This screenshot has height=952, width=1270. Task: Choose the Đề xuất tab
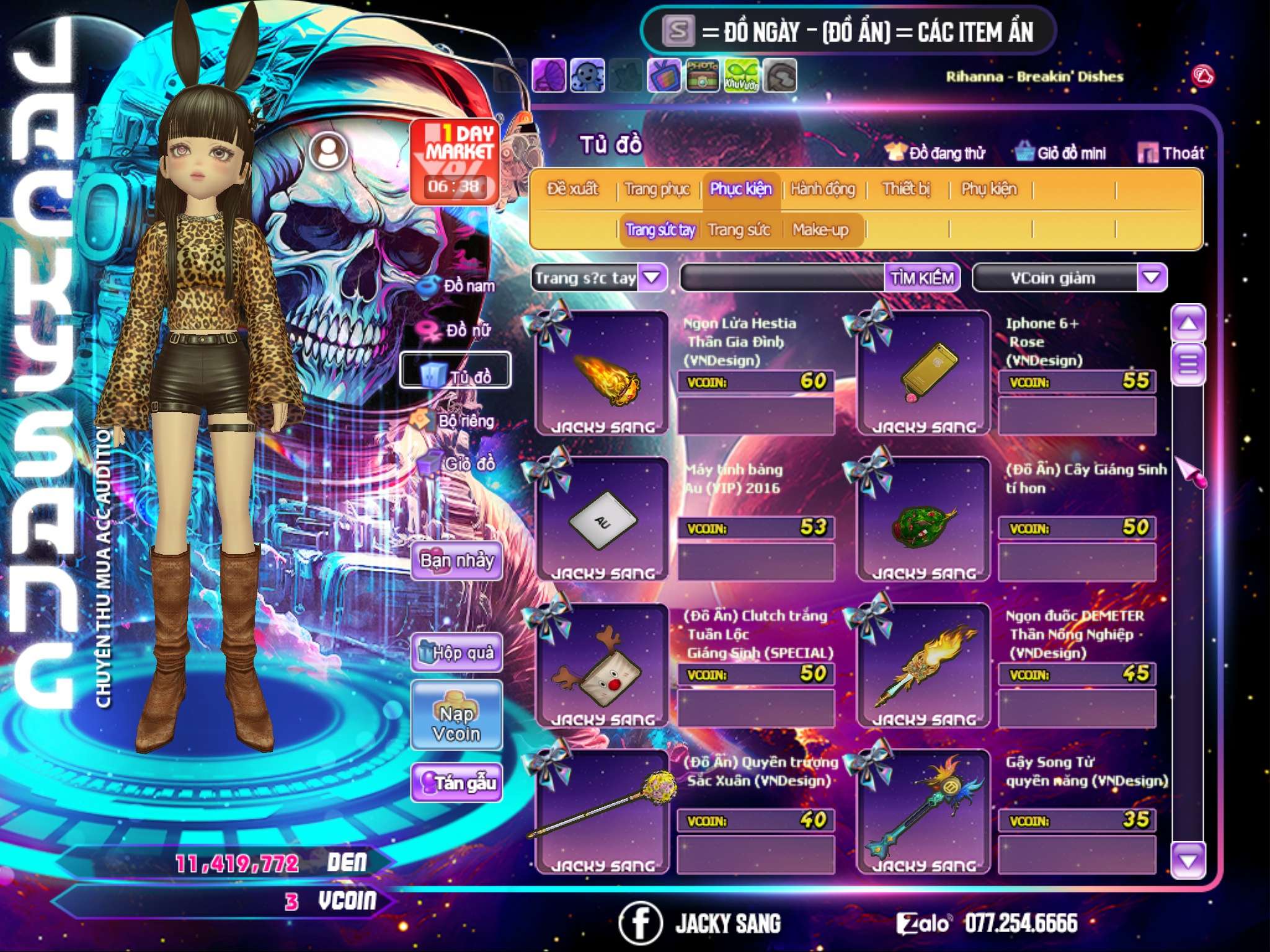tap(572, 189)
